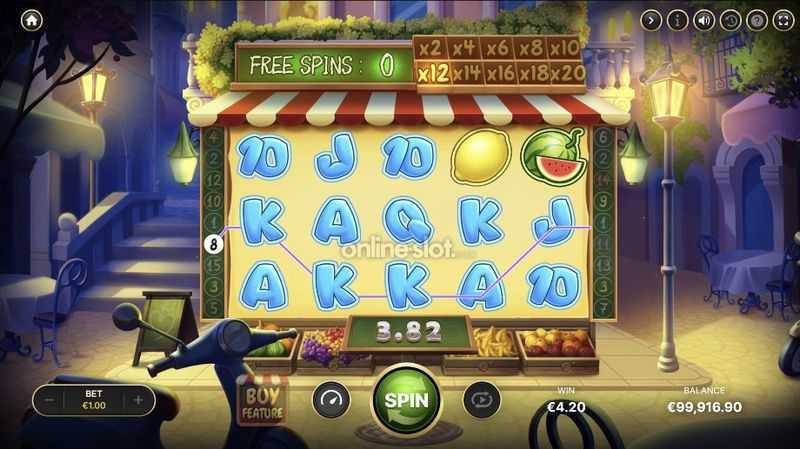The height and width of the screenshot is (449, 800).
Task: Expand the arrow menu button
Action: tap(651, 19)
